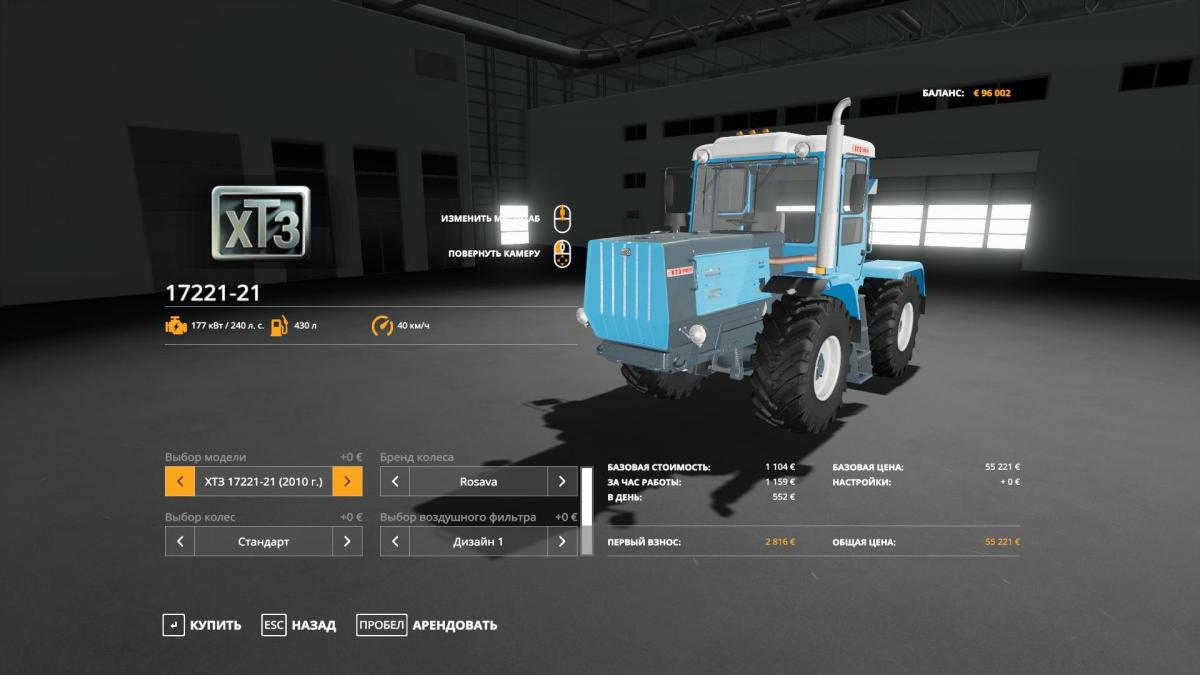1200x675 pixels.
Task: Pick the previous air filter design
Action: pos(395,541)
